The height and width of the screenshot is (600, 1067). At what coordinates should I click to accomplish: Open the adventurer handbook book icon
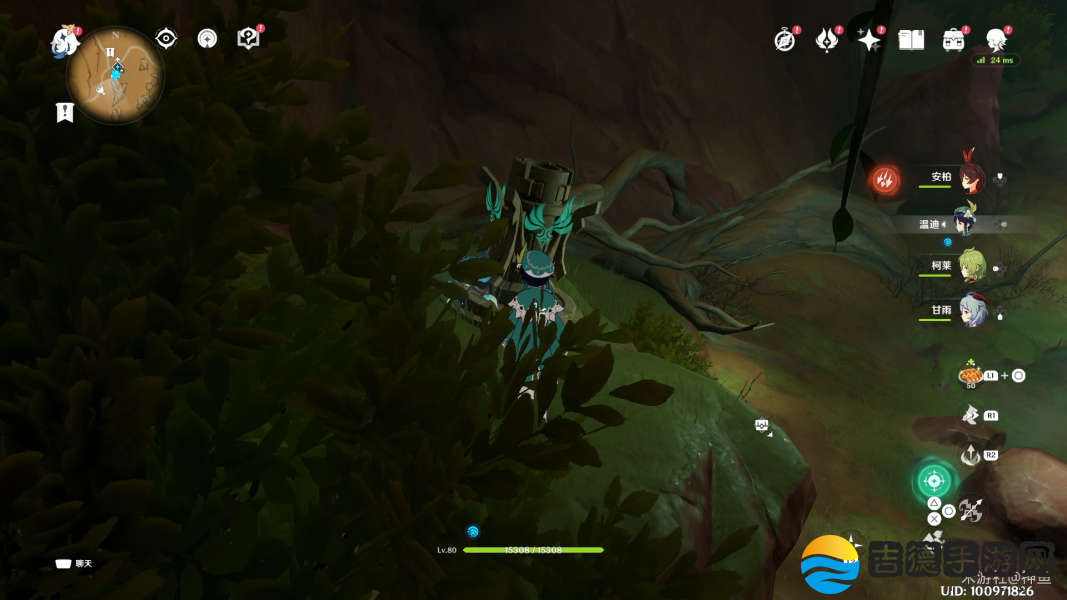tap(911, 40)
